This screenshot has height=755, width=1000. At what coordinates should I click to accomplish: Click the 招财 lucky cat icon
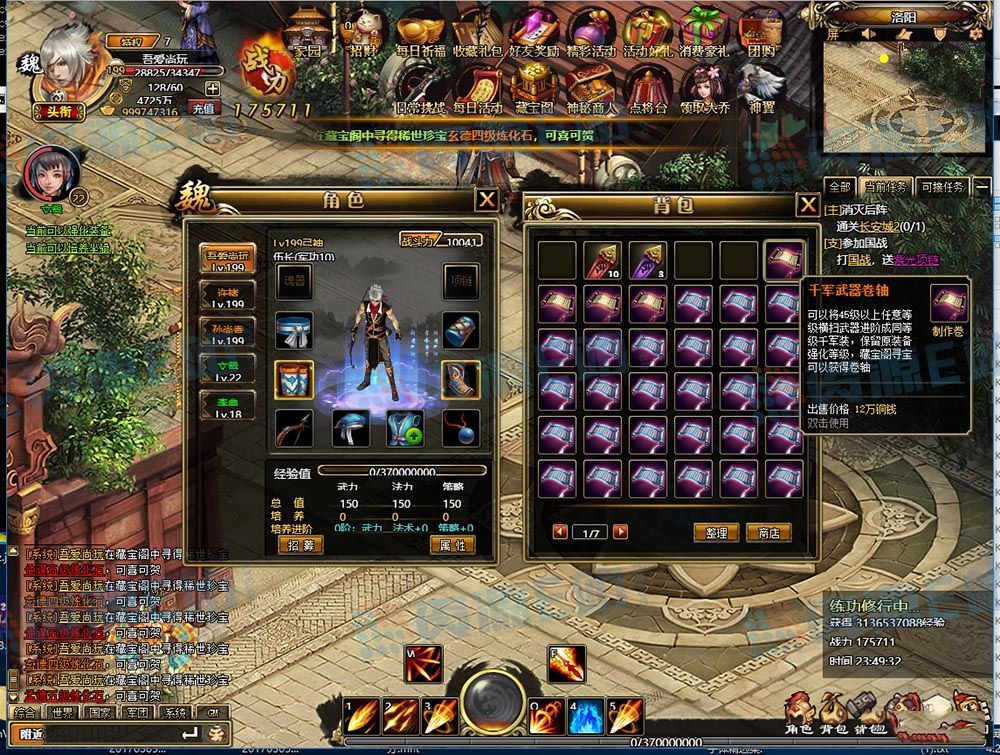(360, 34)
